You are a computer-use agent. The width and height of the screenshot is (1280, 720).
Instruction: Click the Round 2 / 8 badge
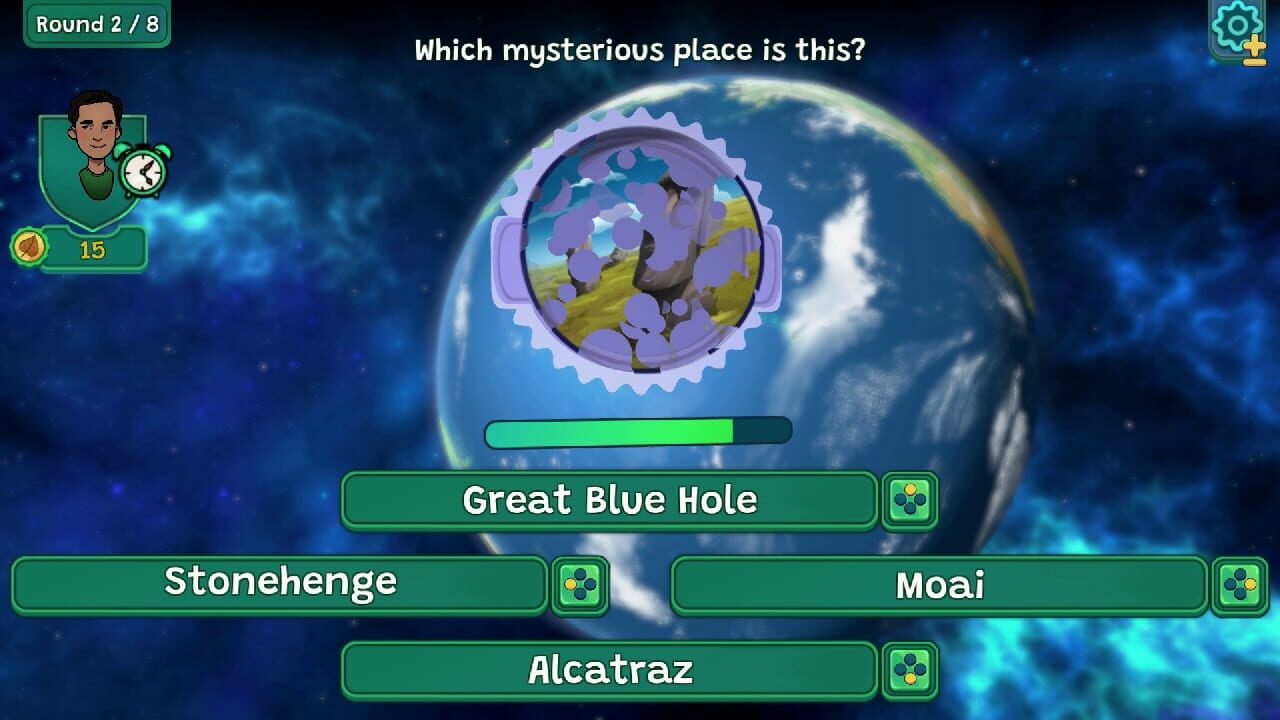point(95,23)
